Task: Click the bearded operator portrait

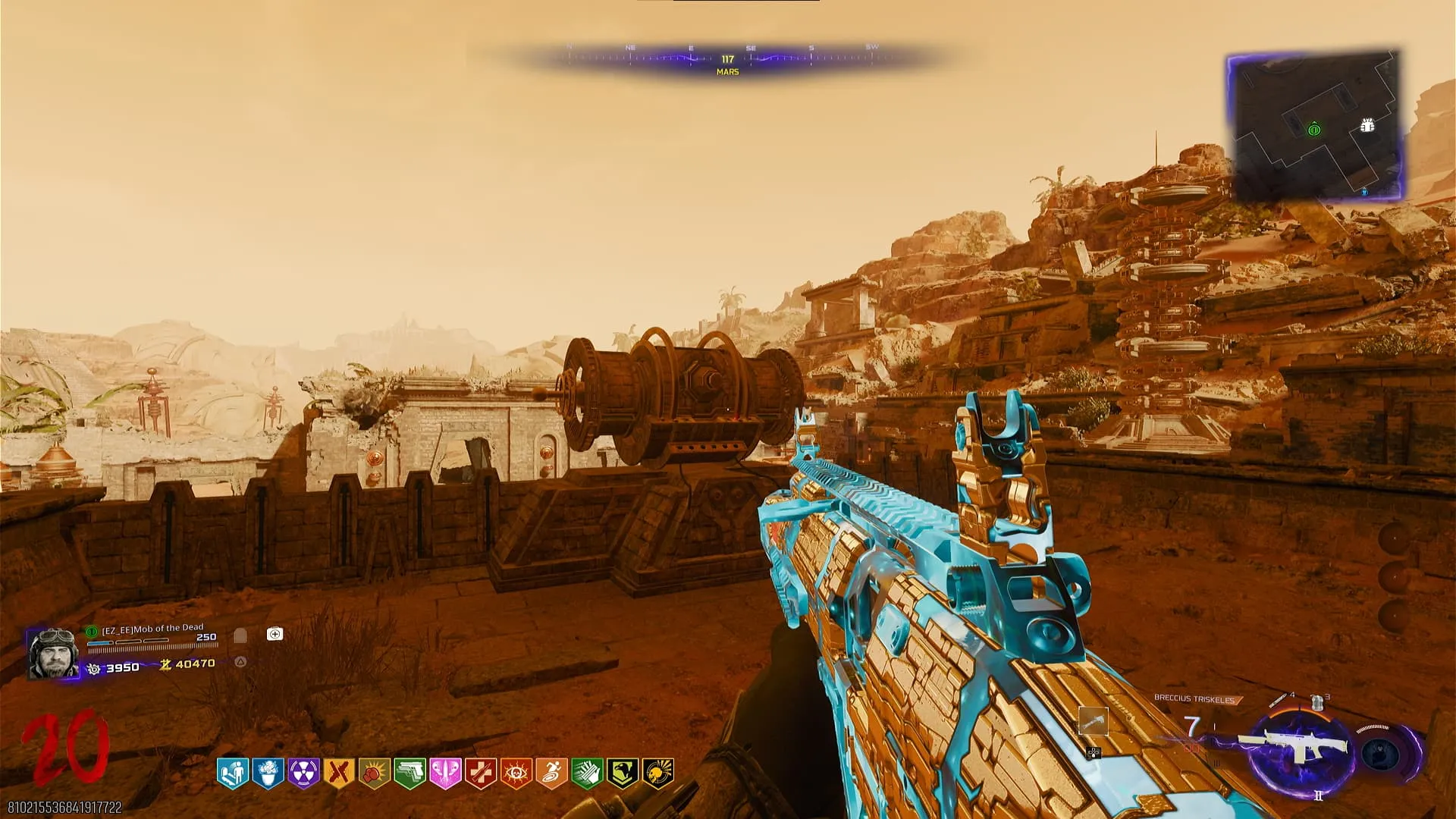Action: pos(53,653)
